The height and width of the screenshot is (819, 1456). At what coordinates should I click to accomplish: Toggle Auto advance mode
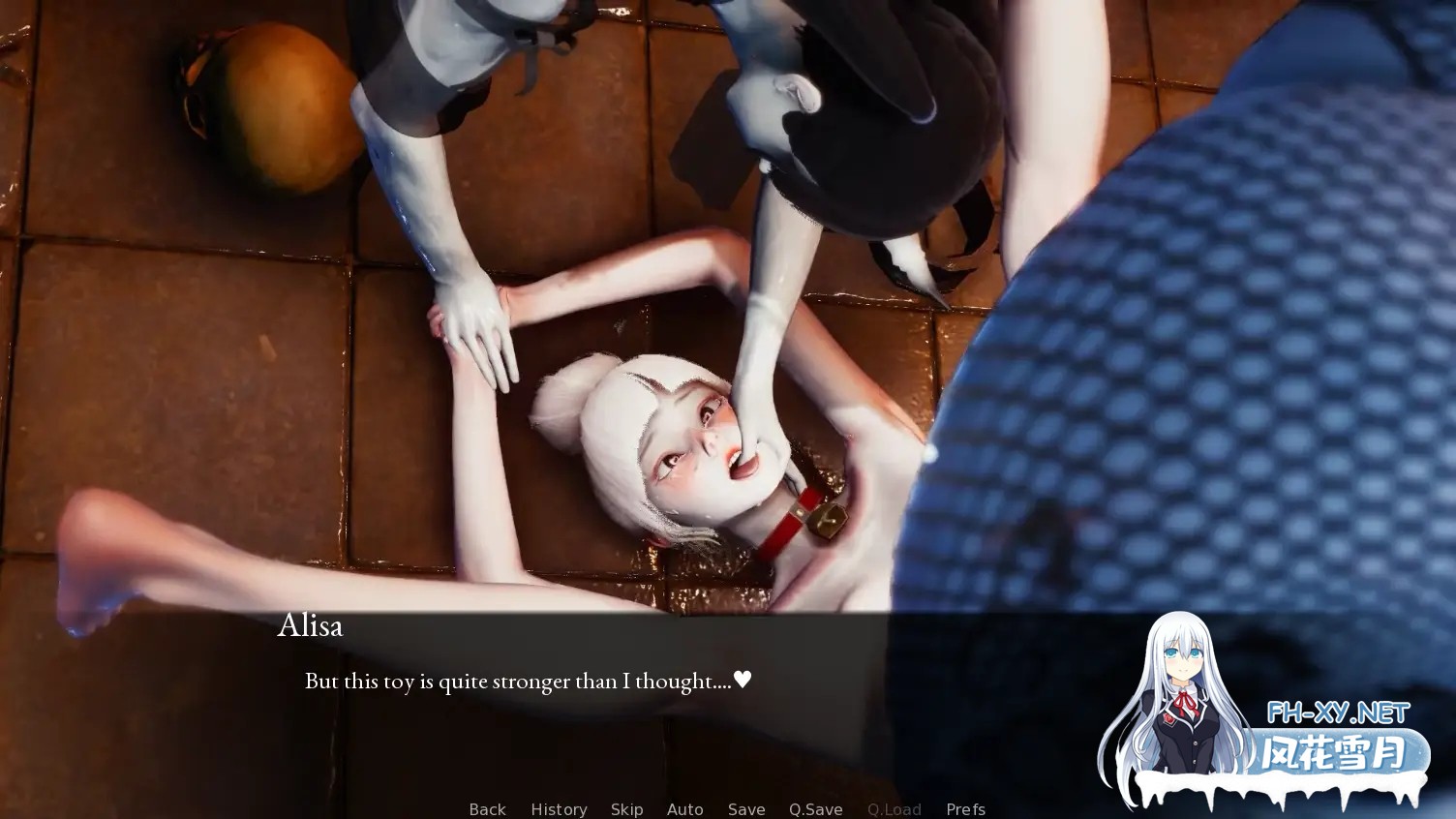click(x=684, y=808)
